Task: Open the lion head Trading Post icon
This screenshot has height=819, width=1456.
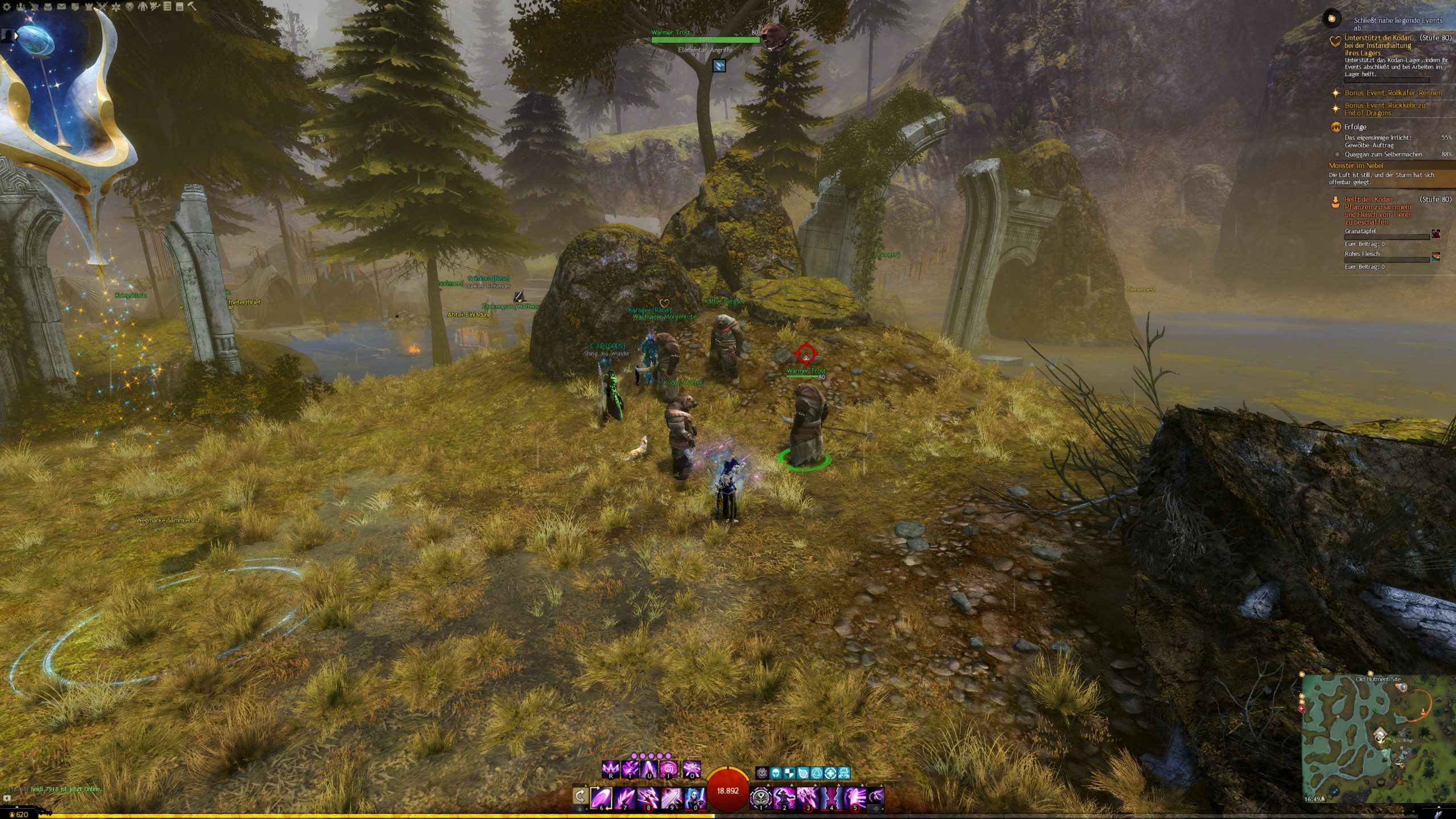Action: point(129,7)
